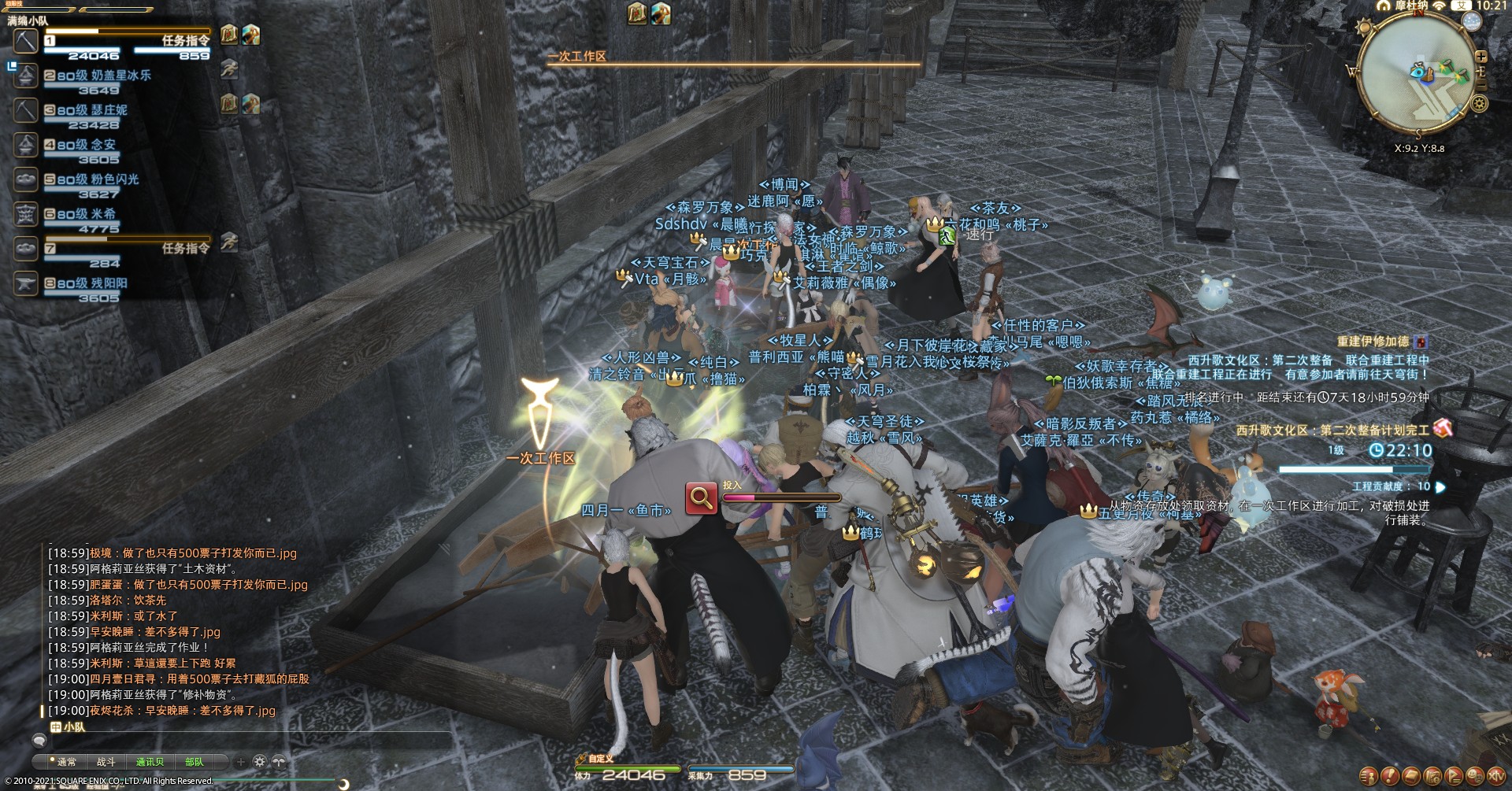Open the 战斗 chat tab
The image size is (1512, 791).
click(106, 762)
